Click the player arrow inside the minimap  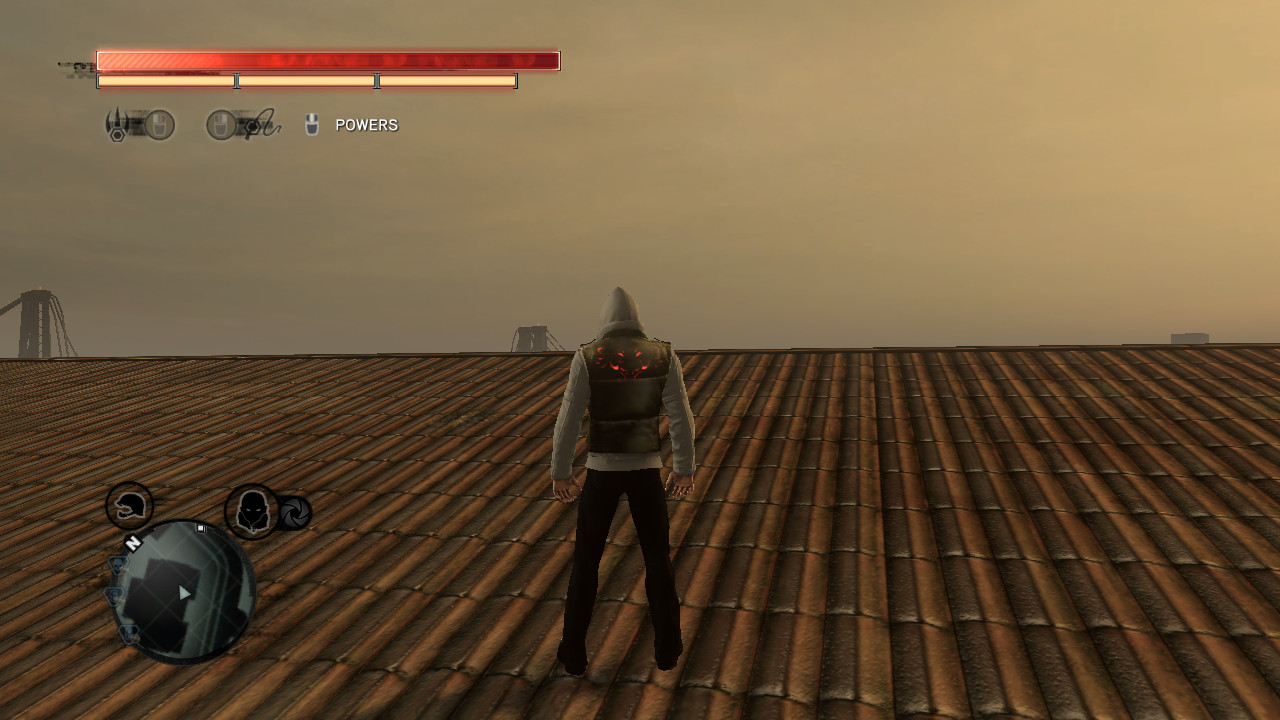(184, 593)
